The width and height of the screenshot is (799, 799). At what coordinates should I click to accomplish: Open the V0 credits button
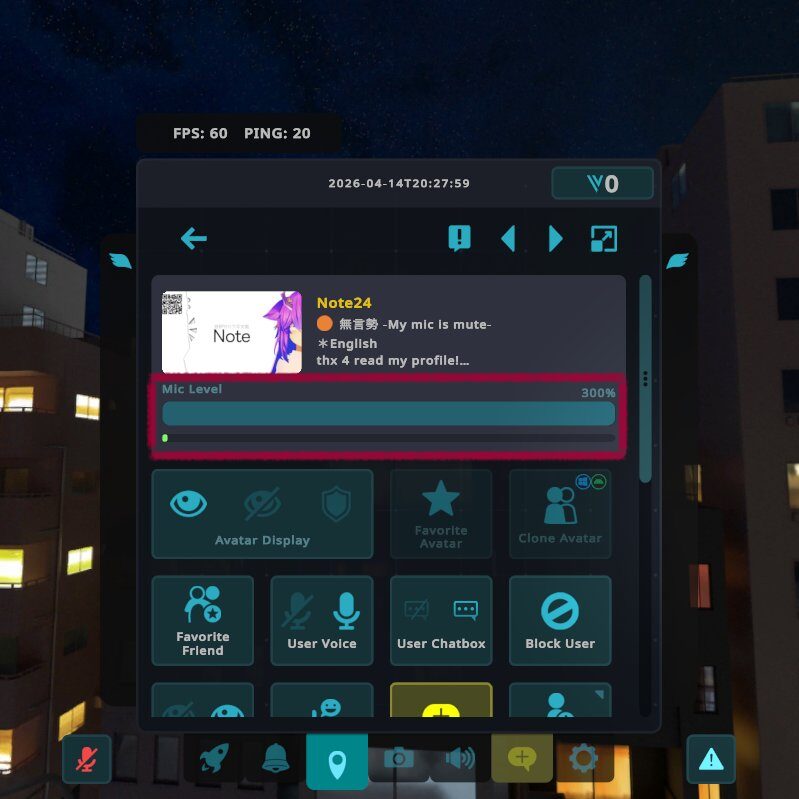[602, 184]
